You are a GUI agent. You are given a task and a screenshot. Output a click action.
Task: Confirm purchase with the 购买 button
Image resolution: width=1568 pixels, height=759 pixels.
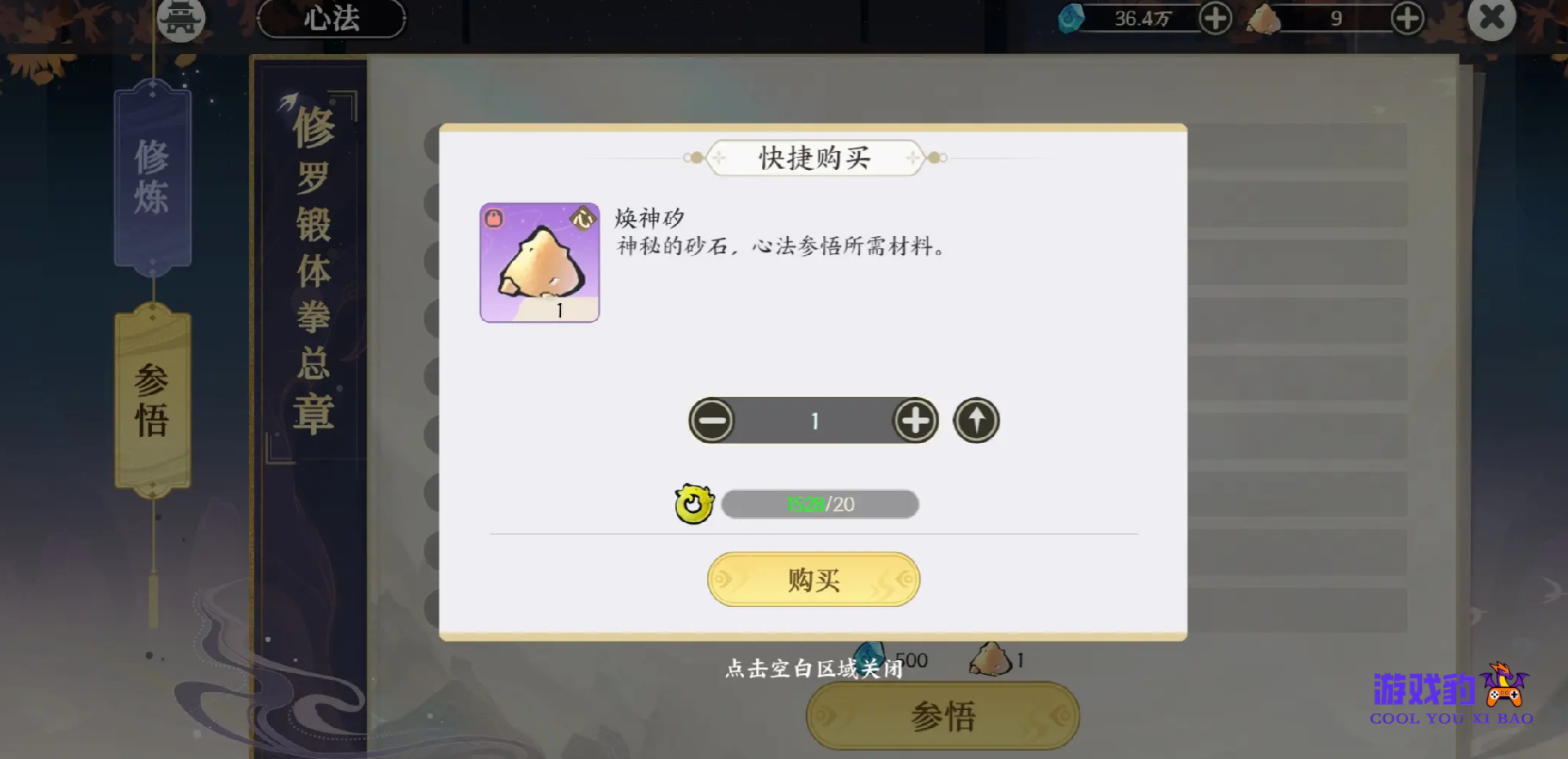813,579
